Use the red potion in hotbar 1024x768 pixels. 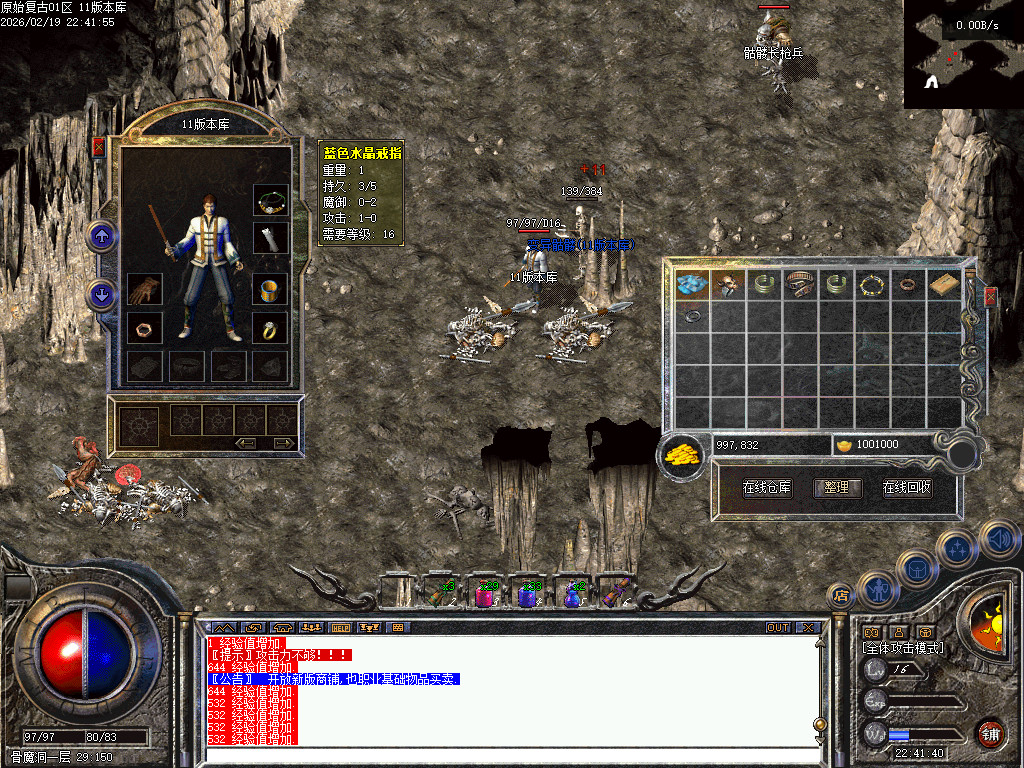click(484, 594)
